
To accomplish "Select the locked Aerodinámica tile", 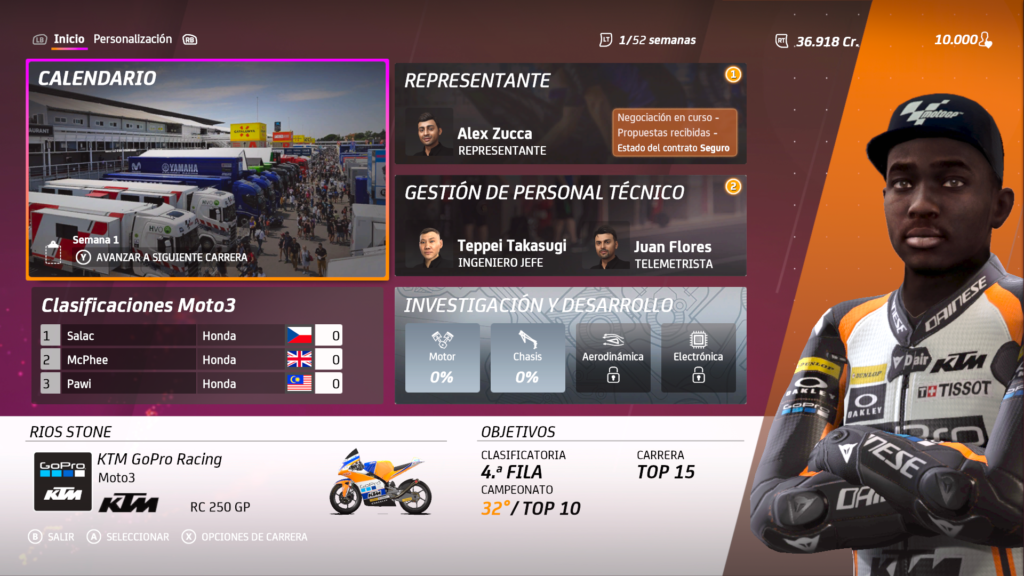I will pyautogui.click(x=612, y=358).
